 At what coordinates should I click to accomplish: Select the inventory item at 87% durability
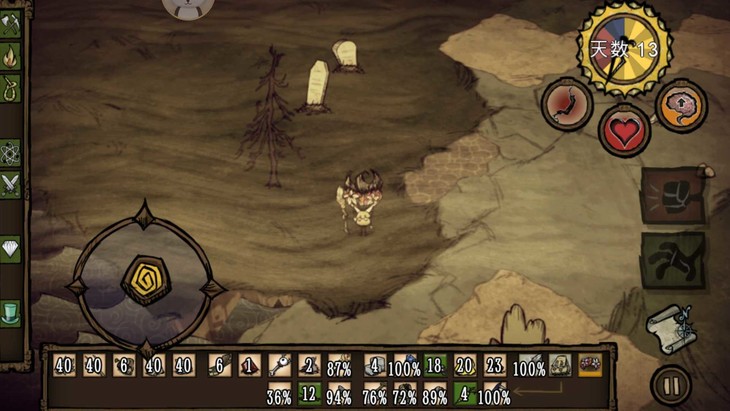pyautogui.click(x=339, y=366)
